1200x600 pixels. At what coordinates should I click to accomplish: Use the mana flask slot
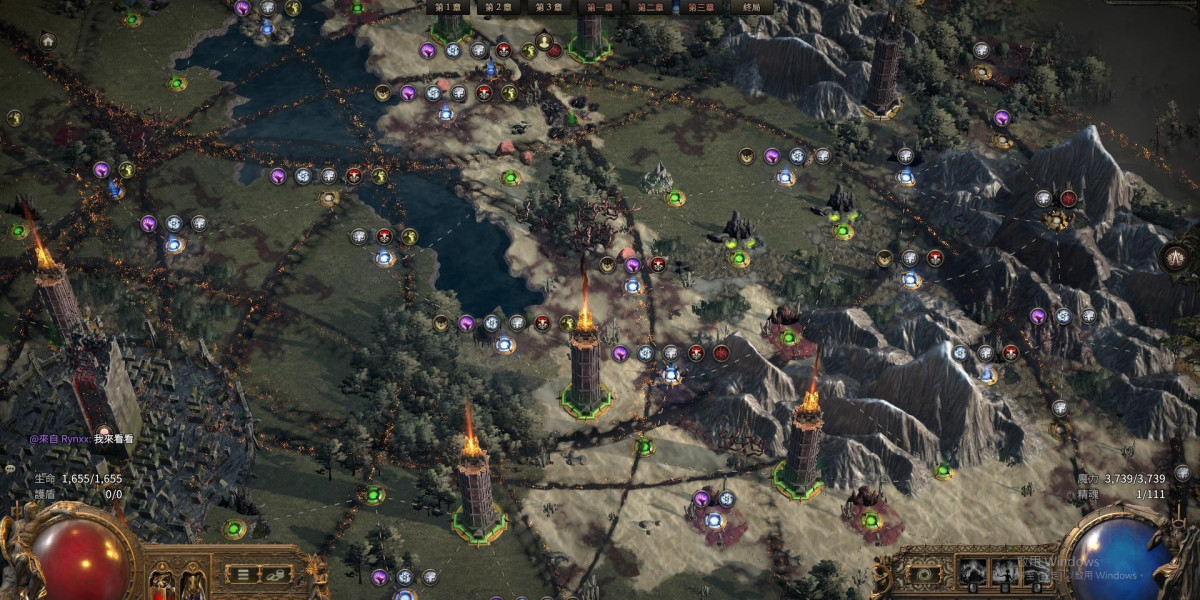(193, 582)
